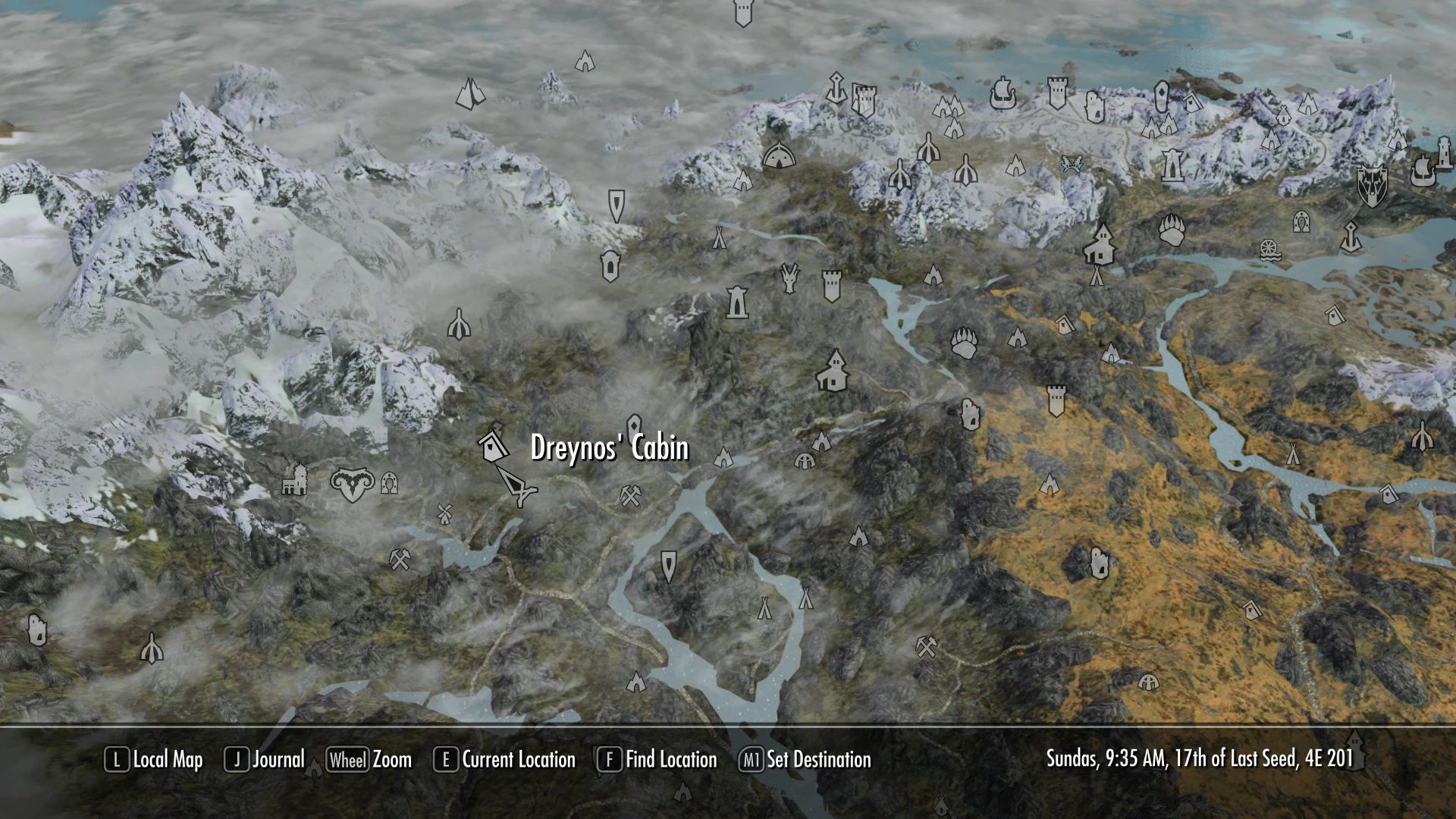Open the Local Map view
The width and height of the screenshot is (1456, 819).
[x=154, y=759]
